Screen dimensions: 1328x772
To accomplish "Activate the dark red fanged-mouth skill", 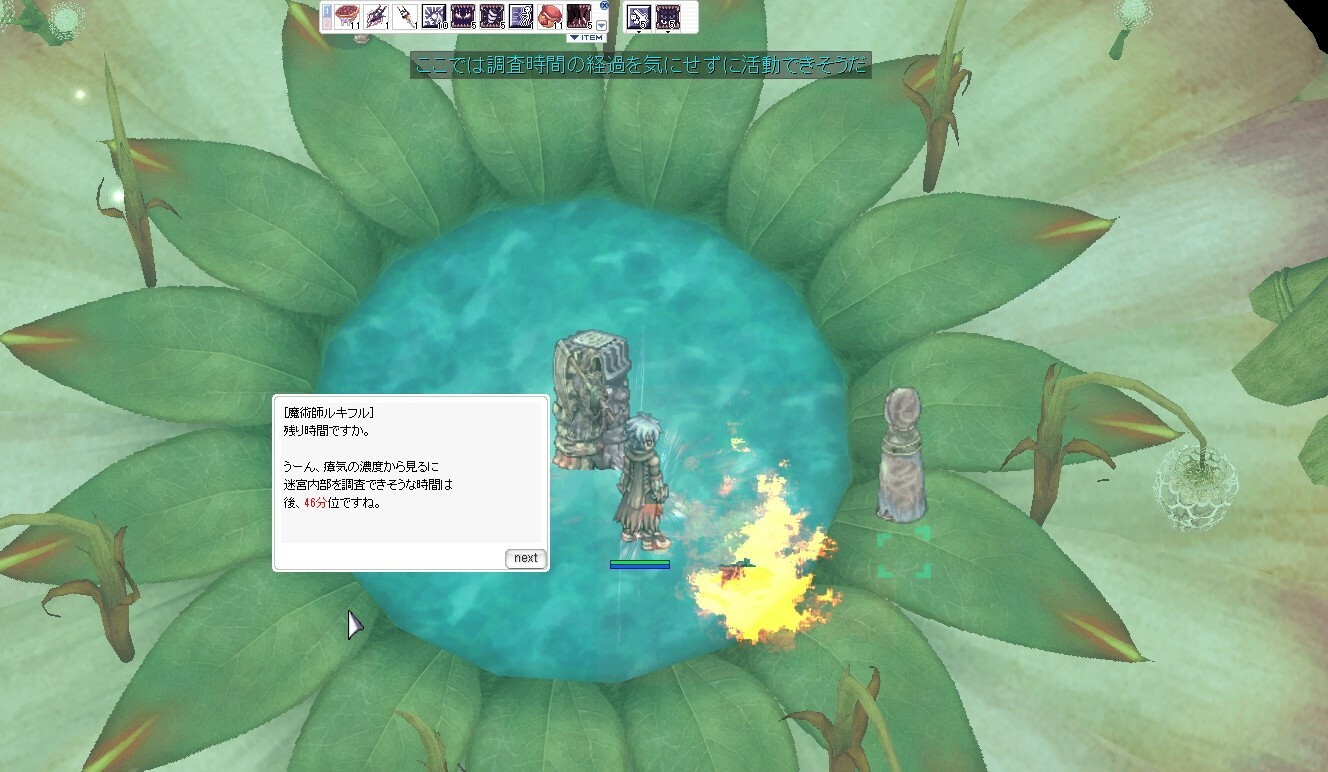I will click(579, 16).
